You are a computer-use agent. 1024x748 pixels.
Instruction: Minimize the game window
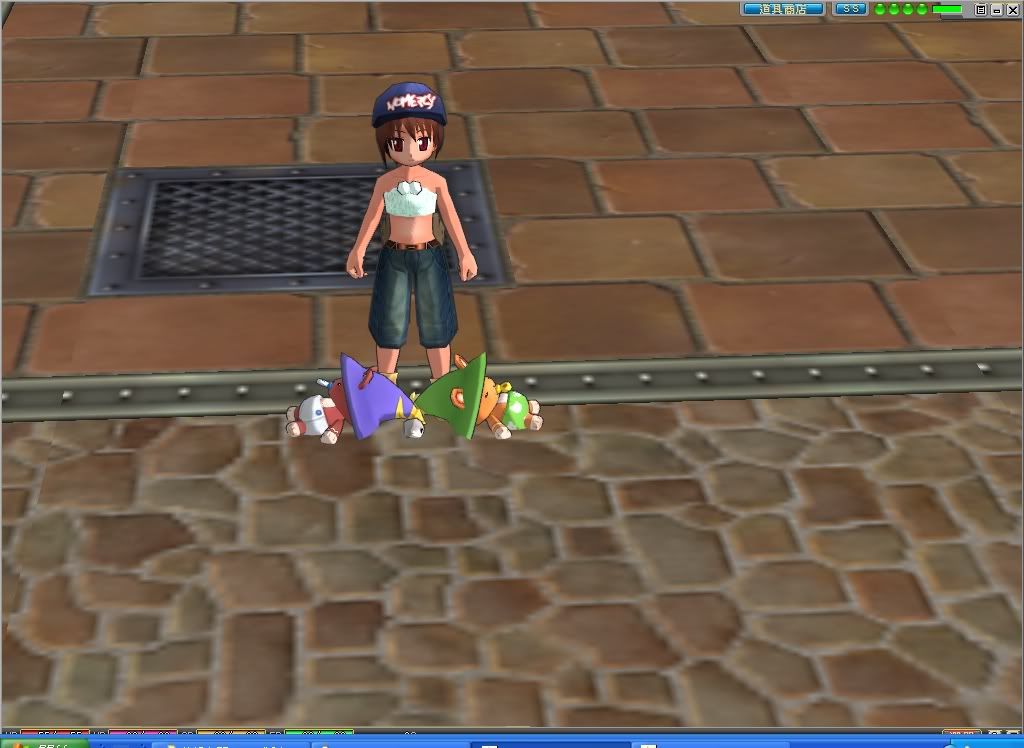coord(996,9)
